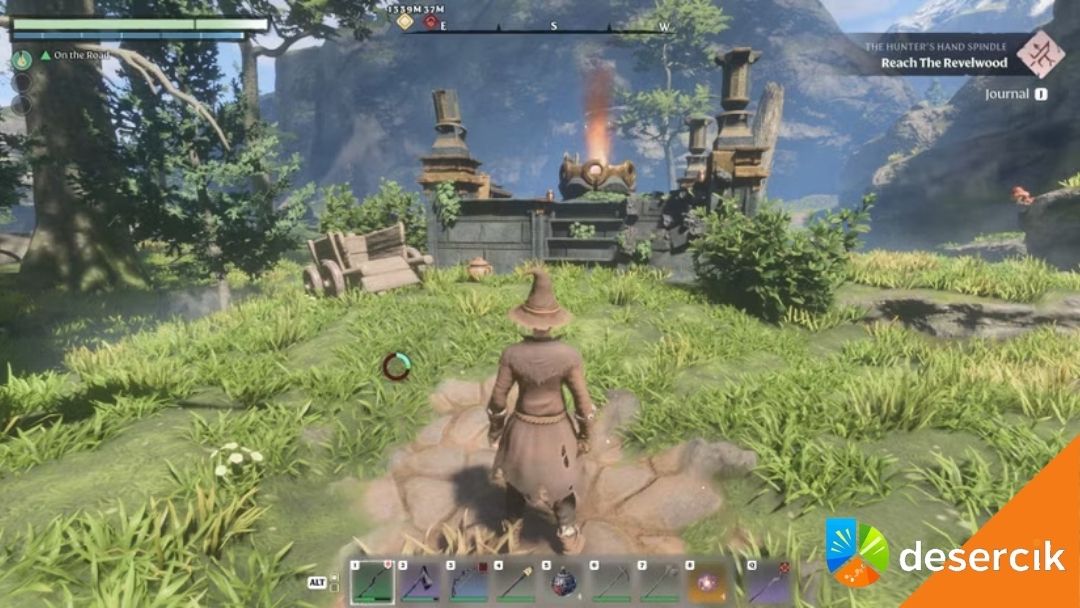Select the highlighted hotbar slot numbered 1
1080x608 pixels.
pos(370,581)
